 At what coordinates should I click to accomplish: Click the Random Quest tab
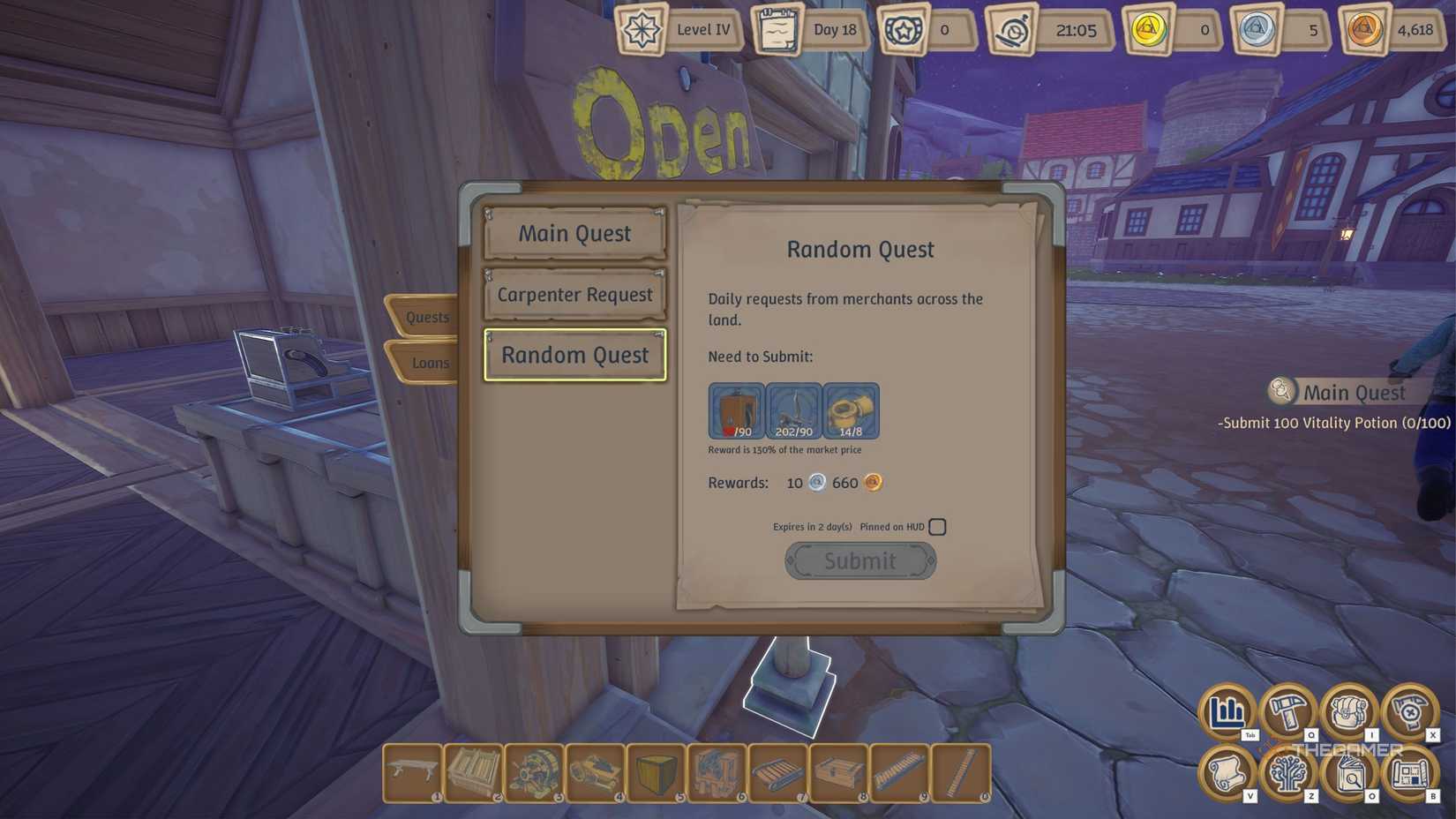pyautogui.click(x=574, y=354)
